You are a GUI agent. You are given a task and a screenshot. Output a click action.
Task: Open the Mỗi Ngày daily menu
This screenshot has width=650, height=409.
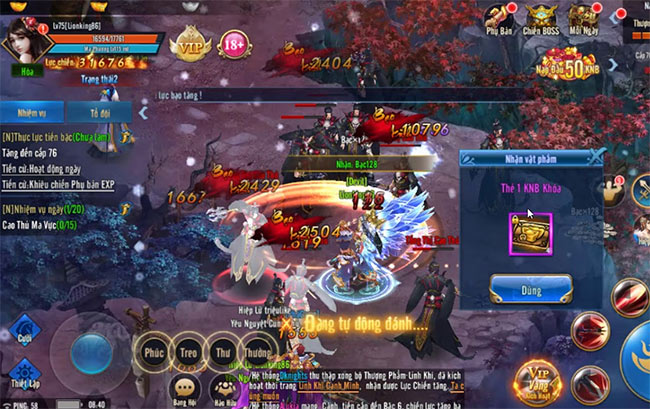click(587, 20)
